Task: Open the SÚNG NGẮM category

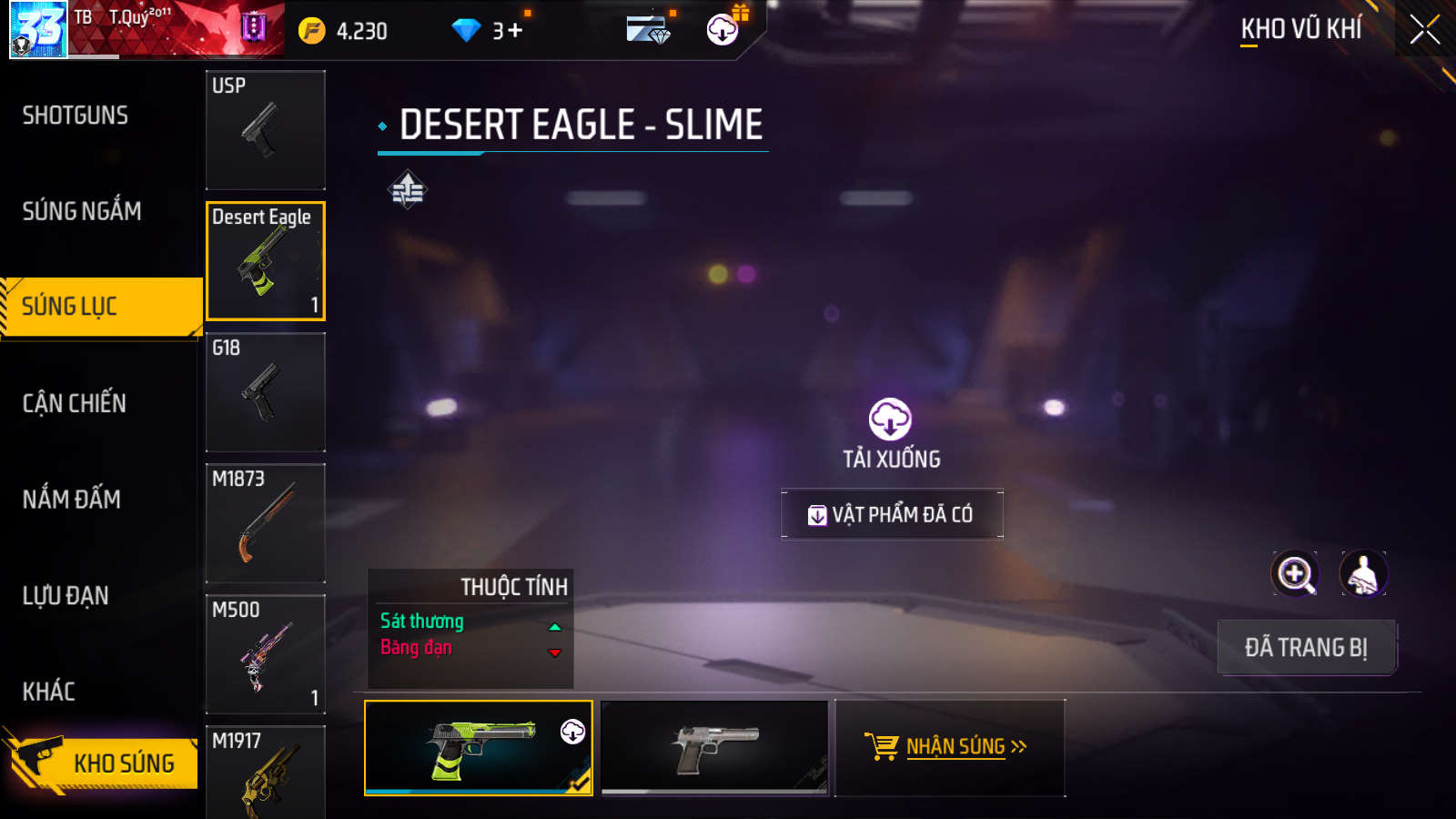Action: point(82,211)
